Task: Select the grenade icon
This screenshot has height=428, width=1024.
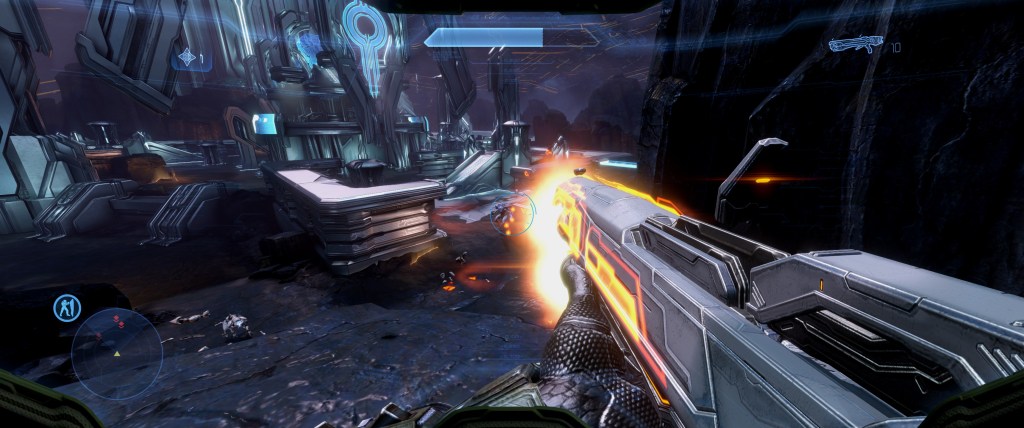Action: click(187, 60)
